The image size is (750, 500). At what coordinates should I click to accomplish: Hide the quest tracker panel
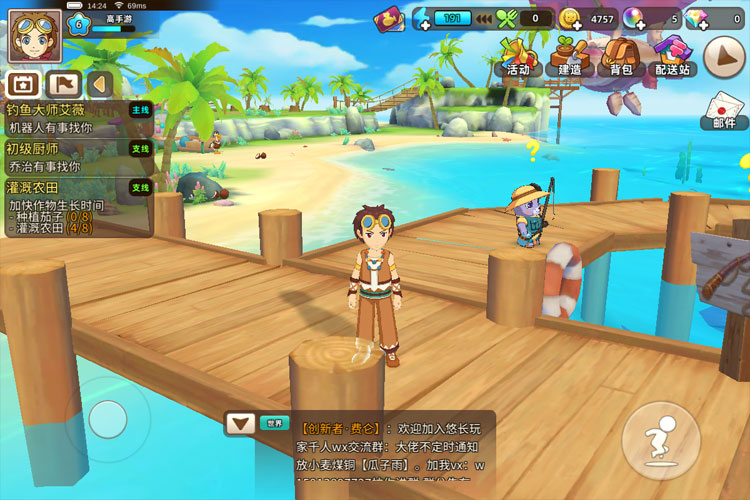(99, 84)
